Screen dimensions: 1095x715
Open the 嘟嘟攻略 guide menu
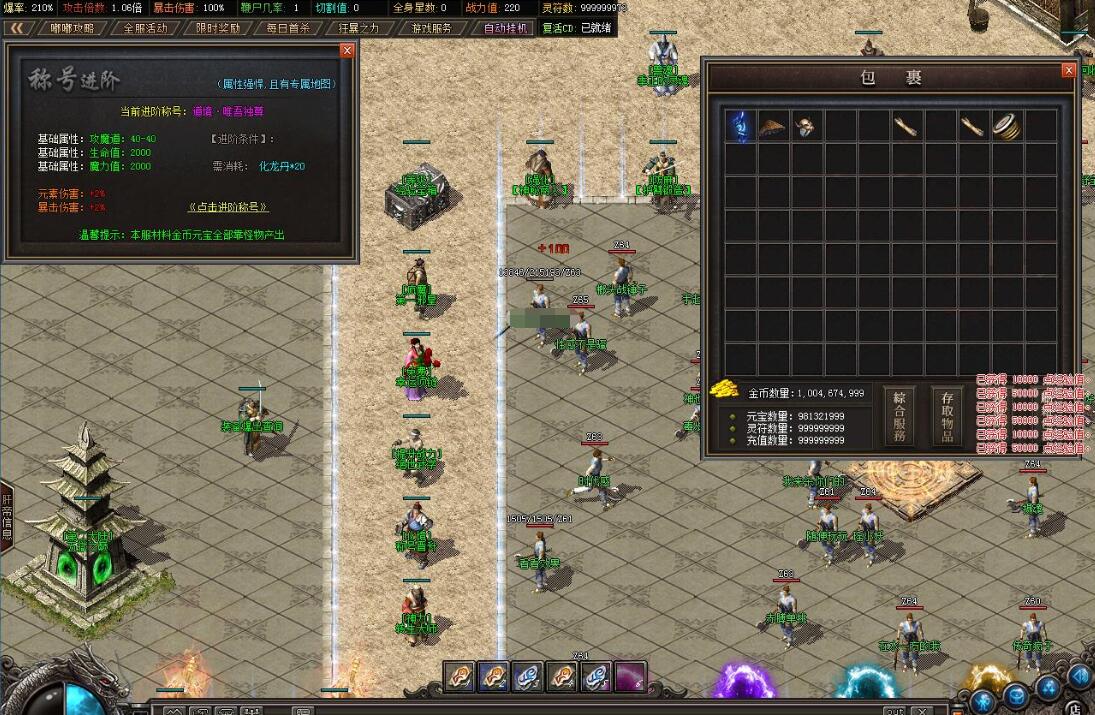72,28
